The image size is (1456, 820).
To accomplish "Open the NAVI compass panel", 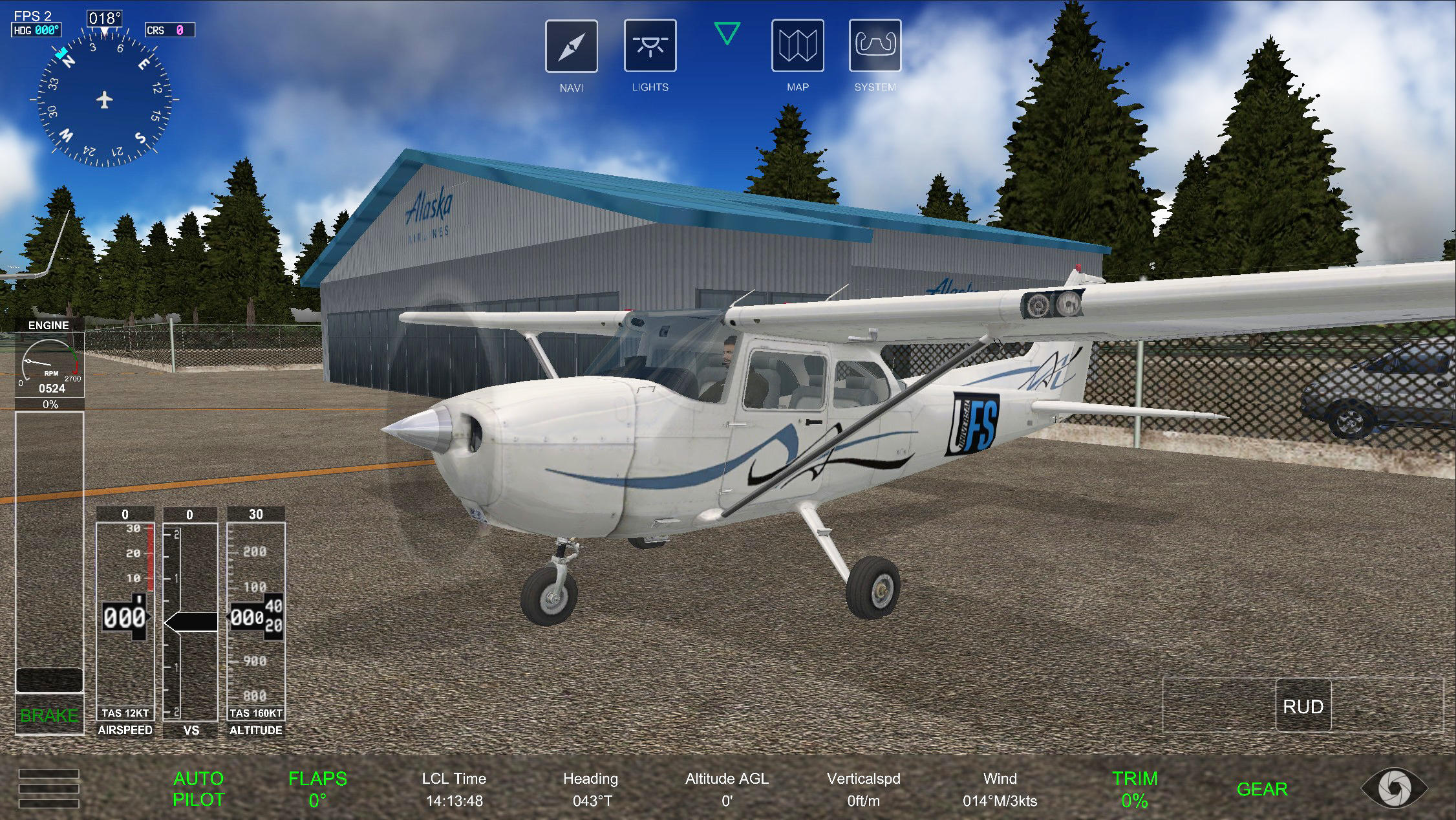I will [572, 46].
